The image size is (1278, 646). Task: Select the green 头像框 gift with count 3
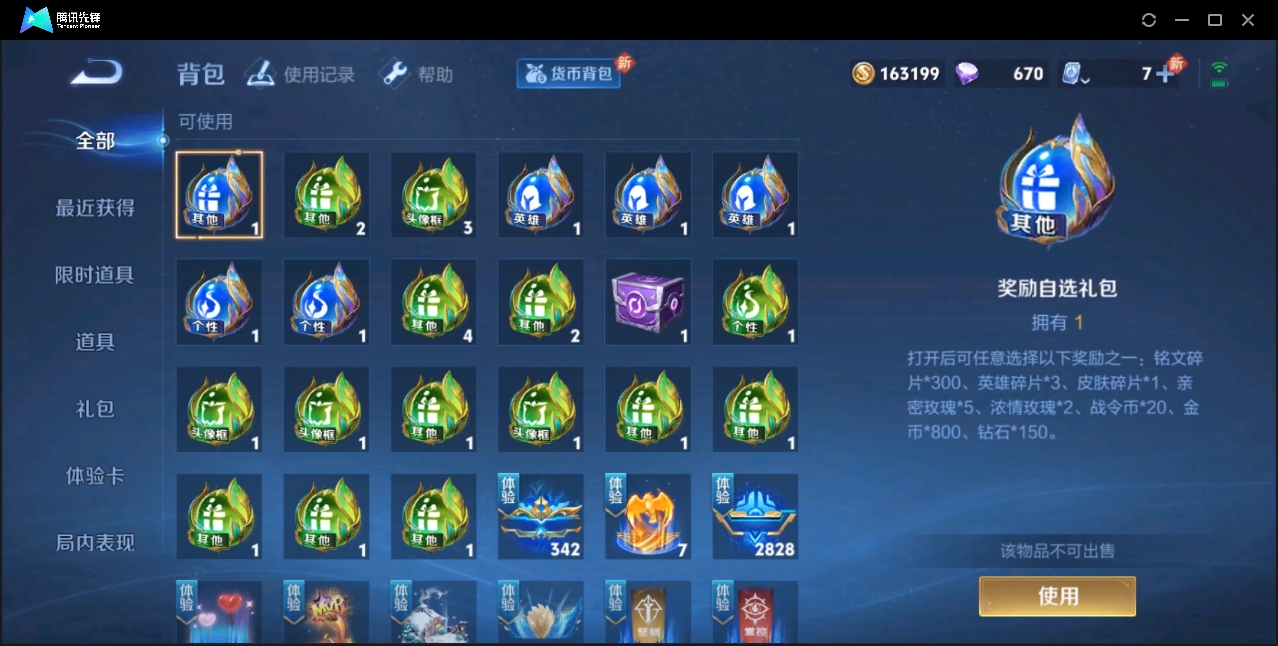click(433, 195)
